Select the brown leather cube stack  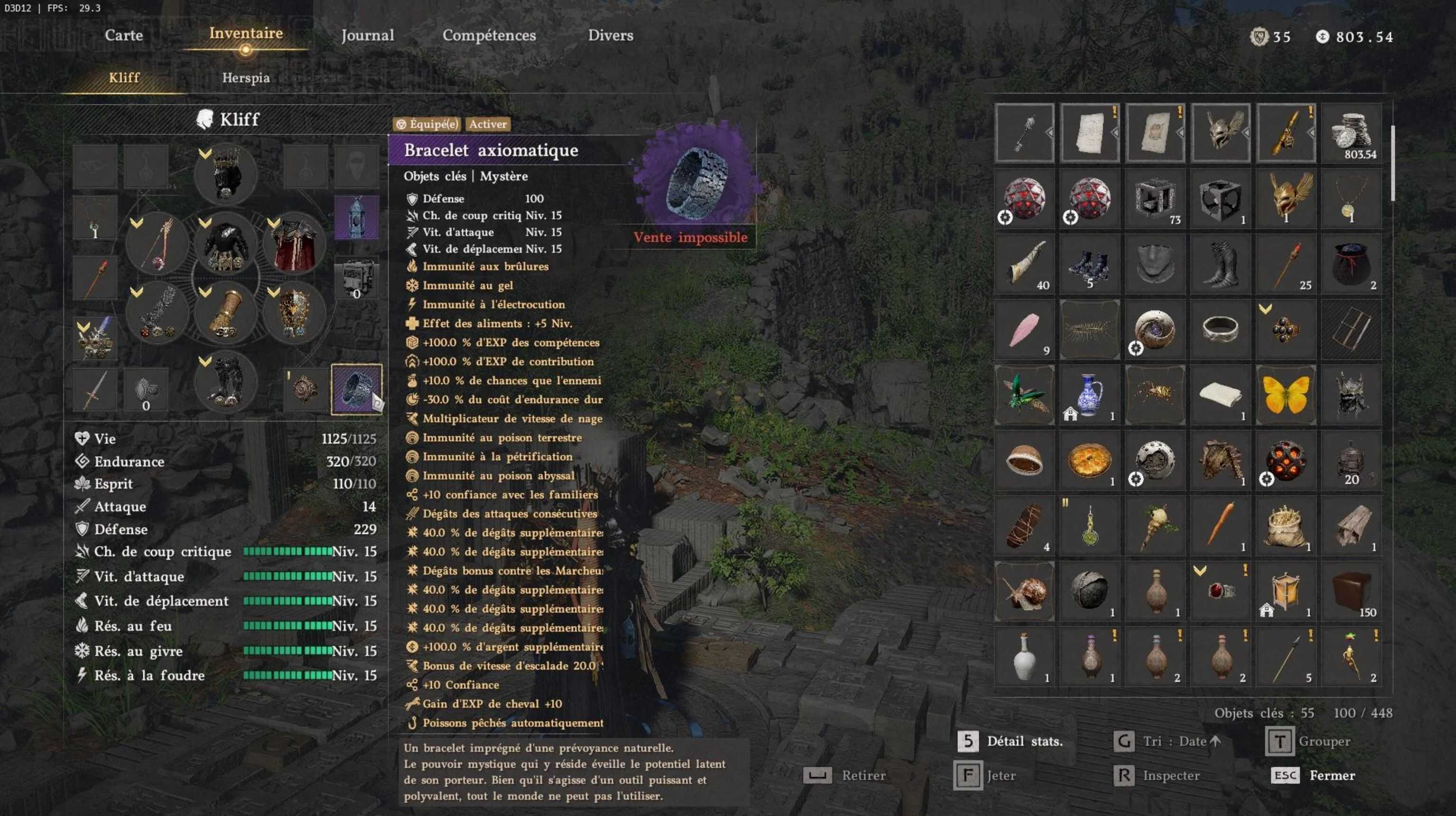(x=1351, y=591)
